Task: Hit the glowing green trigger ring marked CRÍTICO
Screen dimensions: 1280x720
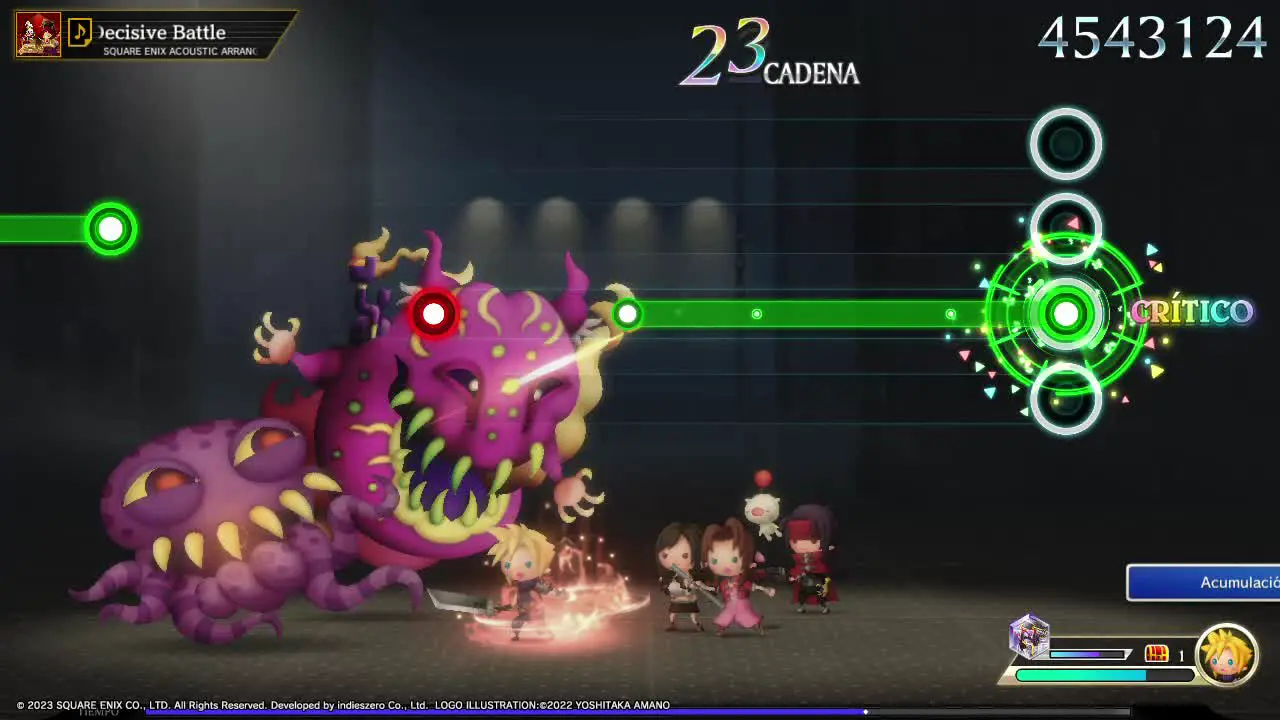Action: tap(1066, 314)
